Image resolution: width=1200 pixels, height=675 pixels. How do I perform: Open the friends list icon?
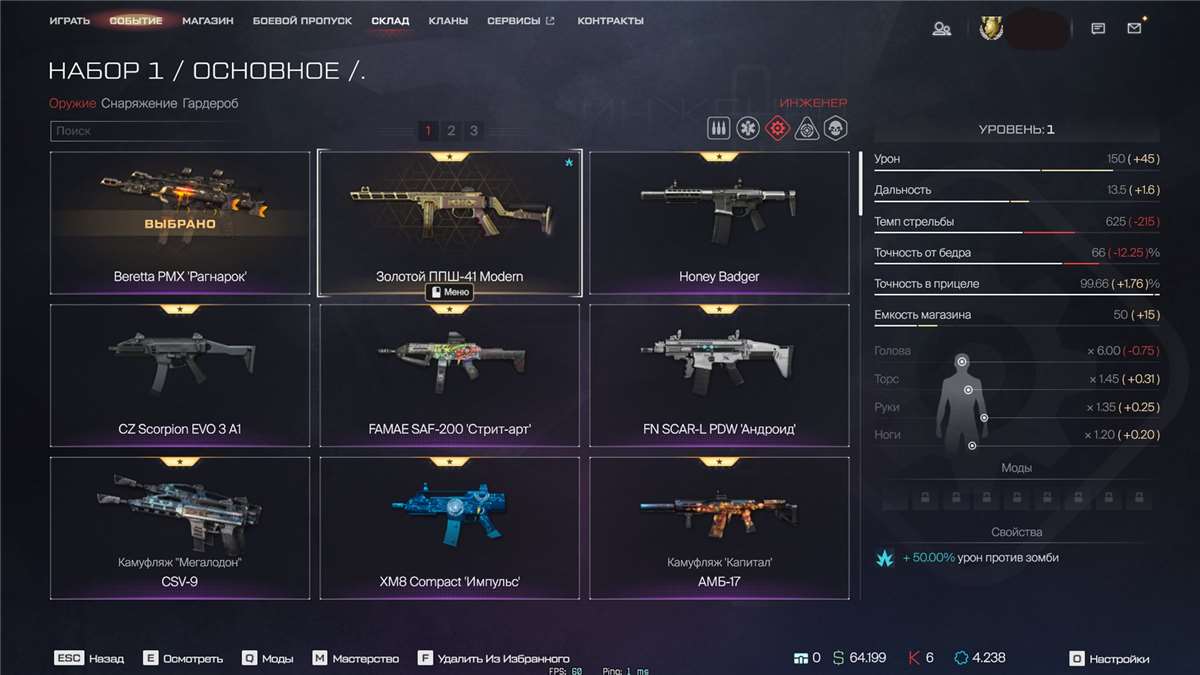point(941,29)
